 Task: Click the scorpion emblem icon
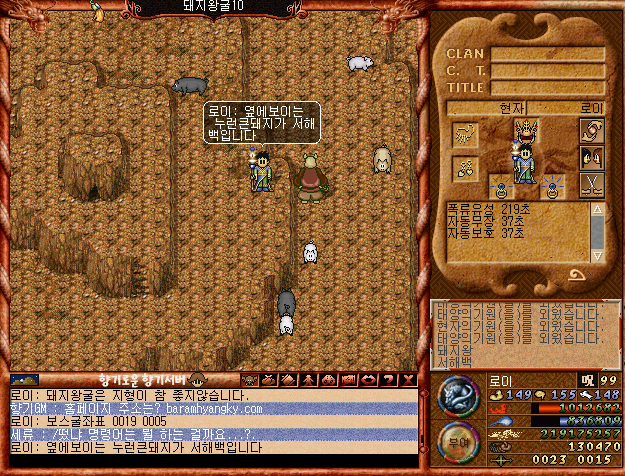tap(465, 134)
